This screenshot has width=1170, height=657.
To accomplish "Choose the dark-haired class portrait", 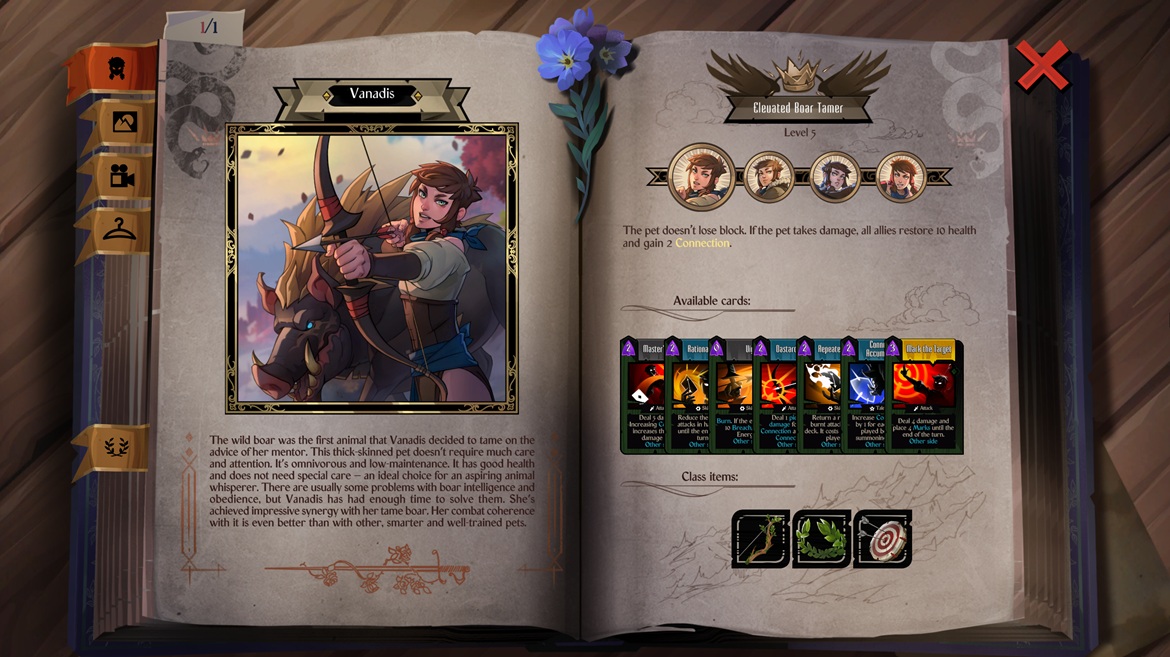I will (x=836, y=177).
